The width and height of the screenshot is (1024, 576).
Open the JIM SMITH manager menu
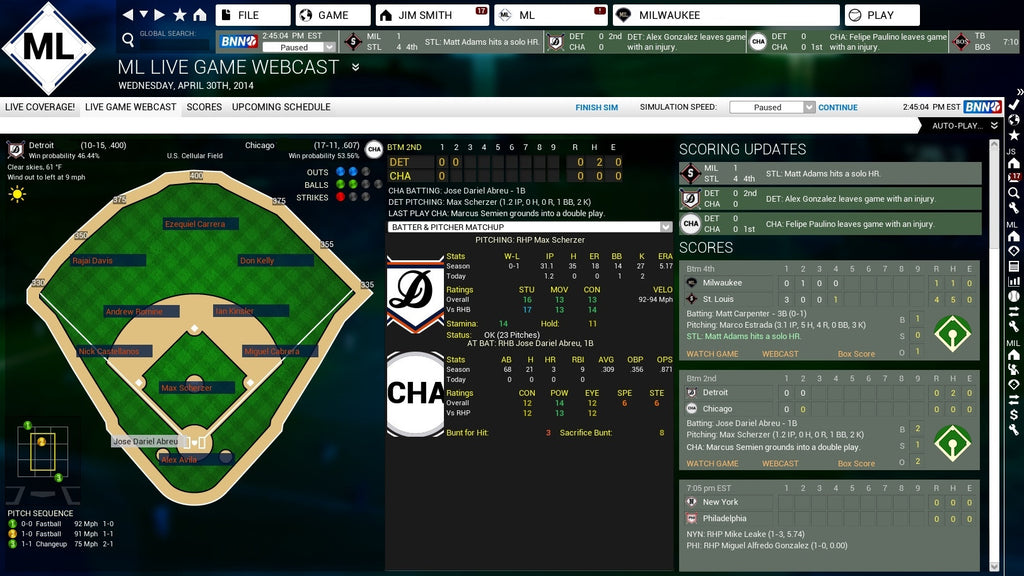tap(432, 15)
